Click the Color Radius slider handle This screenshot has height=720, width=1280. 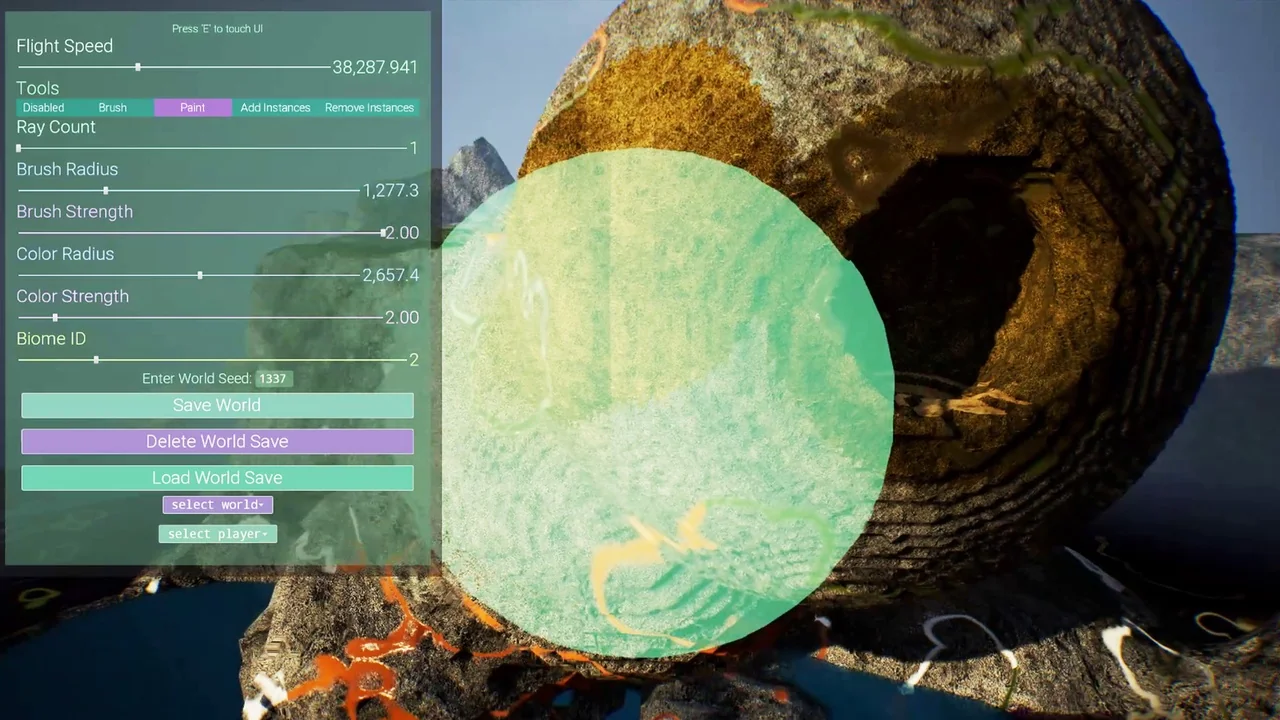[200, 275]
